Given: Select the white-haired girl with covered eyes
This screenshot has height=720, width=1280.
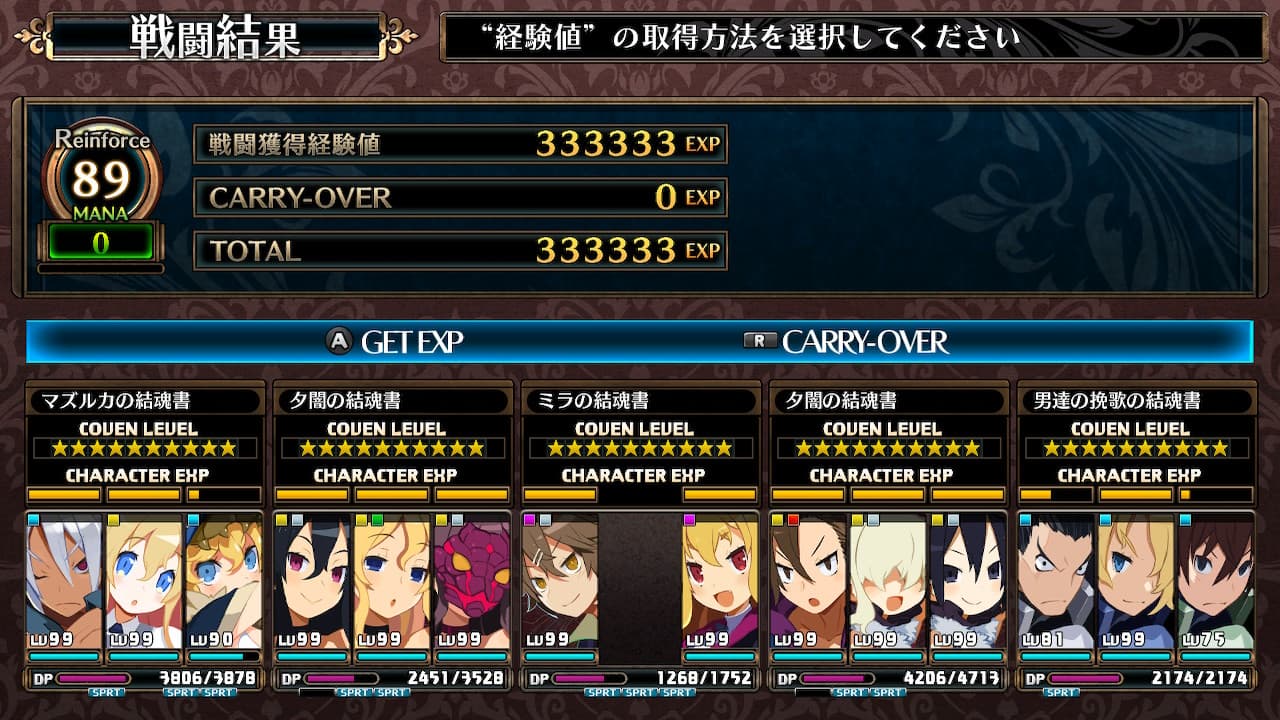Looking at the screenshot, I should 889,581.
